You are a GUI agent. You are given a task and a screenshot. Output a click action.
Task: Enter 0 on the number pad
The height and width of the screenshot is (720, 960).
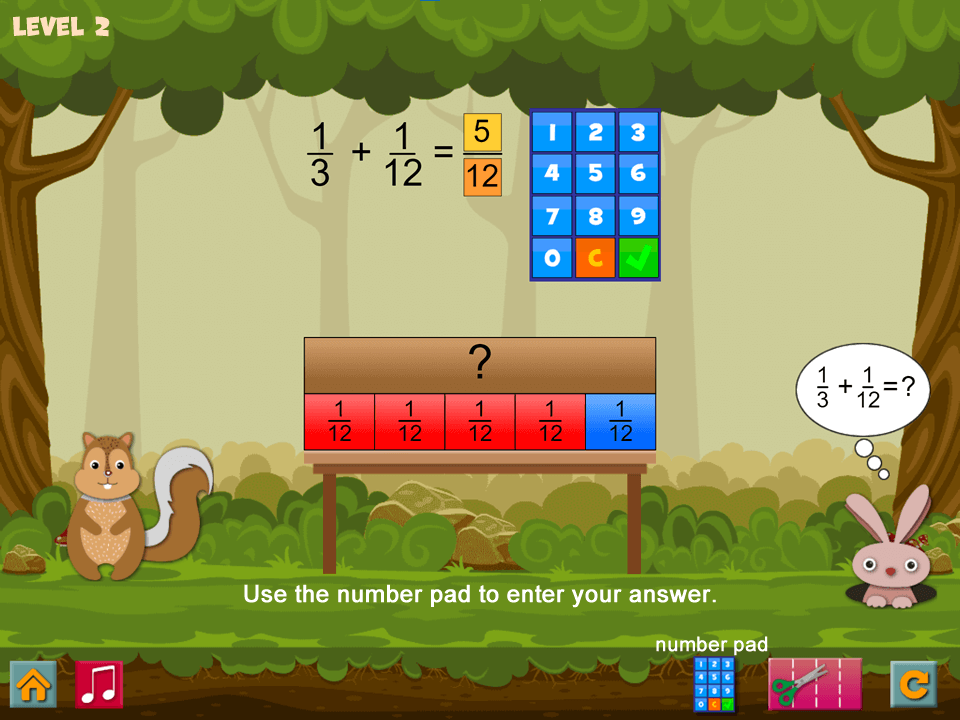(x=552, y=258)
